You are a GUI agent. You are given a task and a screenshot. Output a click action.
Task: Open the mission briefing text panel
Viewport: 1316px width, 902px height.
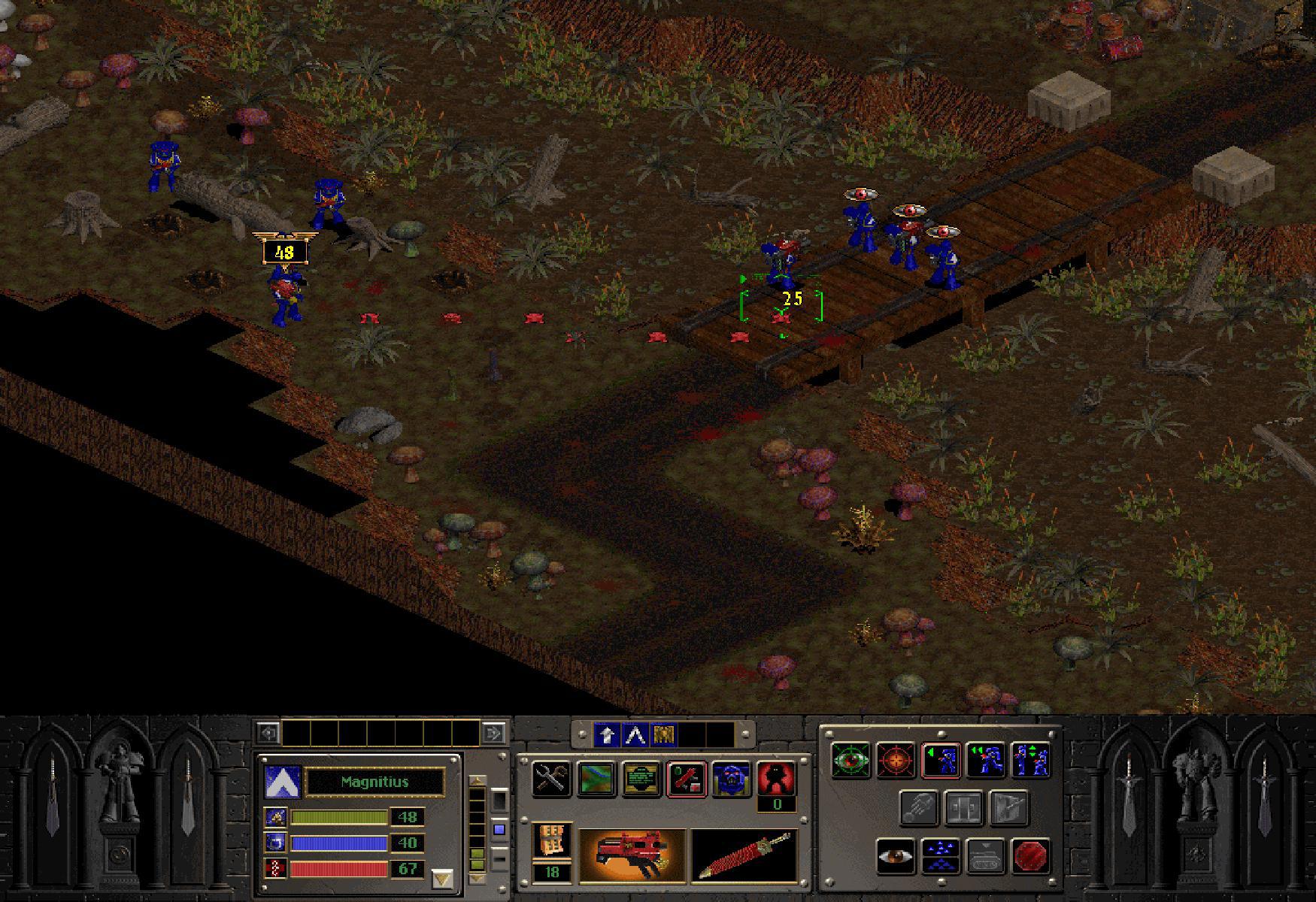tap(641, 777)
